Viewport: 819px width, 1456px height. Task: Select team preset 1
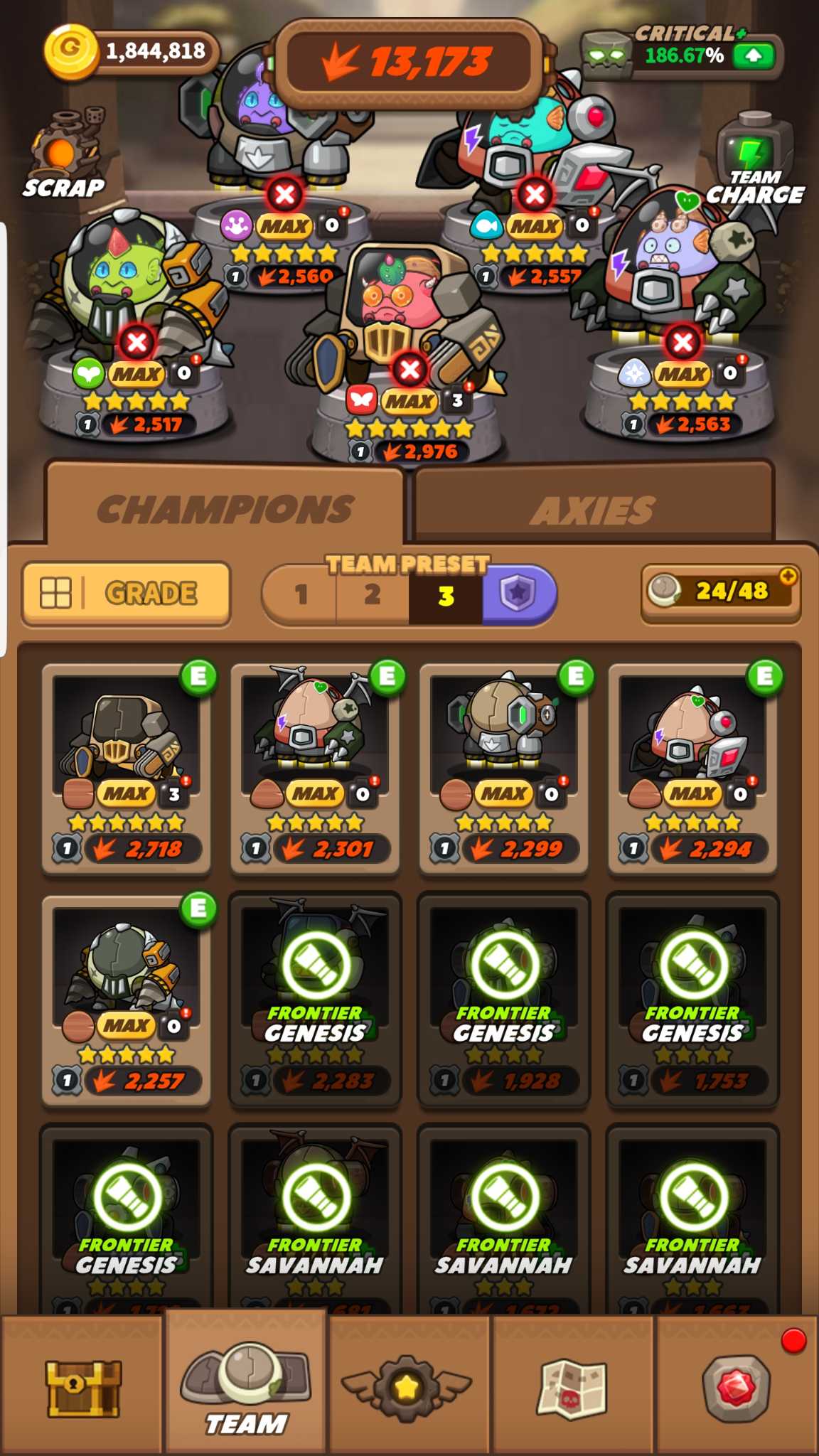[x=301, y=594]
